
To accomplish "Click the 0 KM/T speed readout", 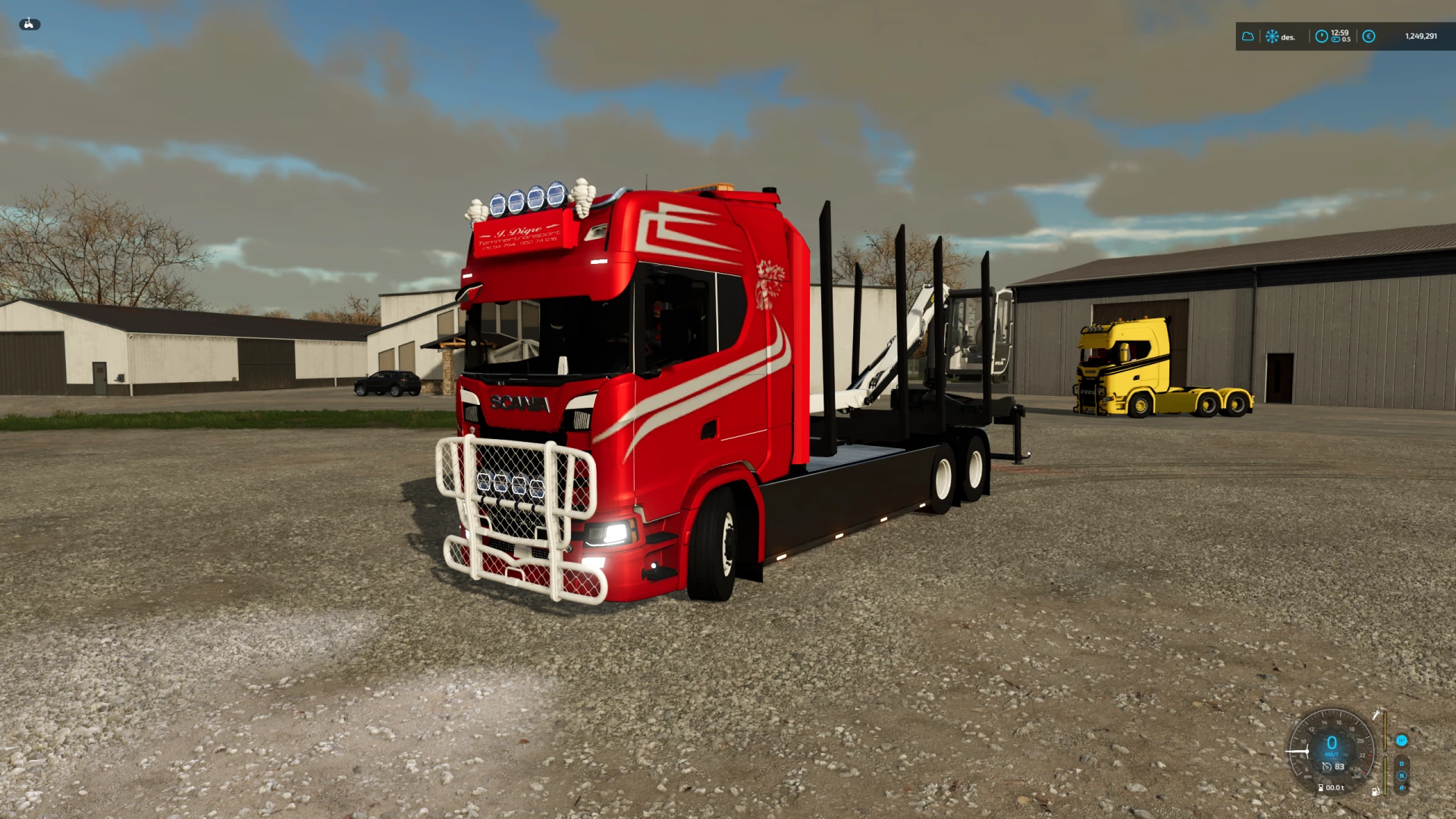I will click(1332, 744).
